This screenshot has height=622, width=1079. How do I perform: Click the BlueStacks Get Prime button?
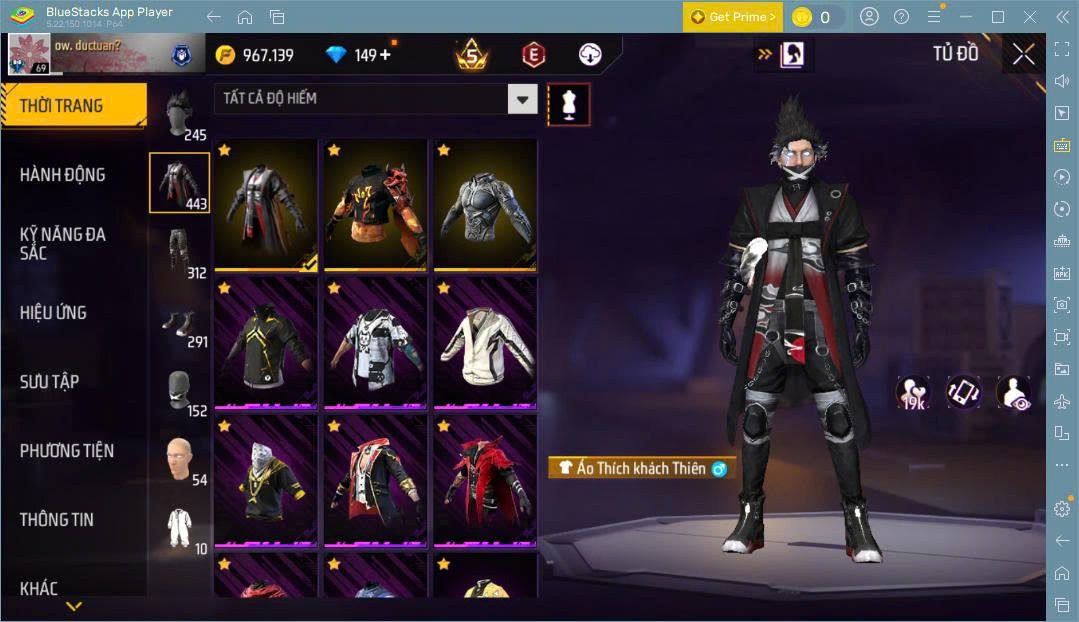(733, 17)
